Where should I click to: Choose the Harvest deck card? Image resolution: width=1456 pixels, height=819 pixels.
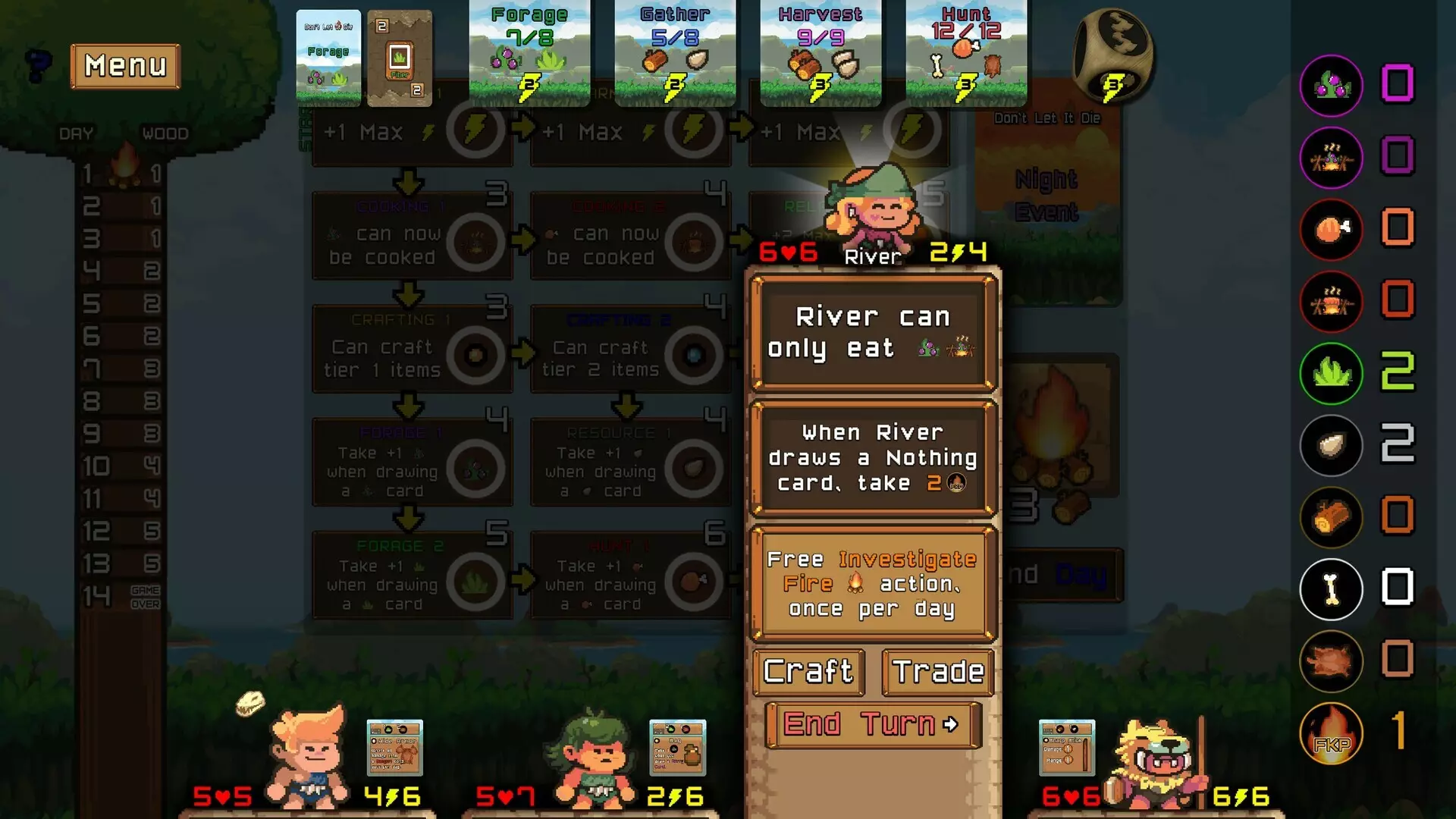(821, 53)
